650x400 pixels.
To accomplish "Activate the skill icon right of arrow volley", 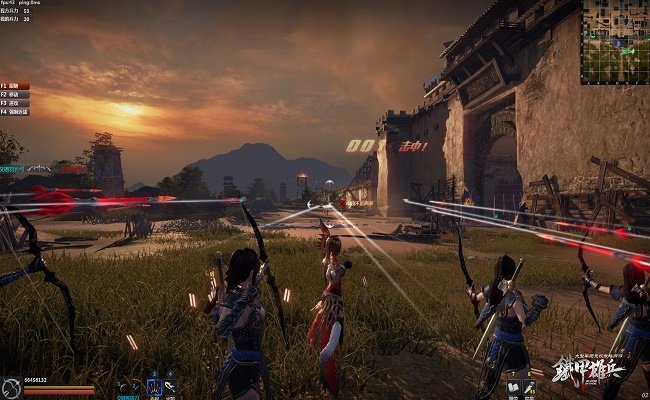I will pos(171,385).
